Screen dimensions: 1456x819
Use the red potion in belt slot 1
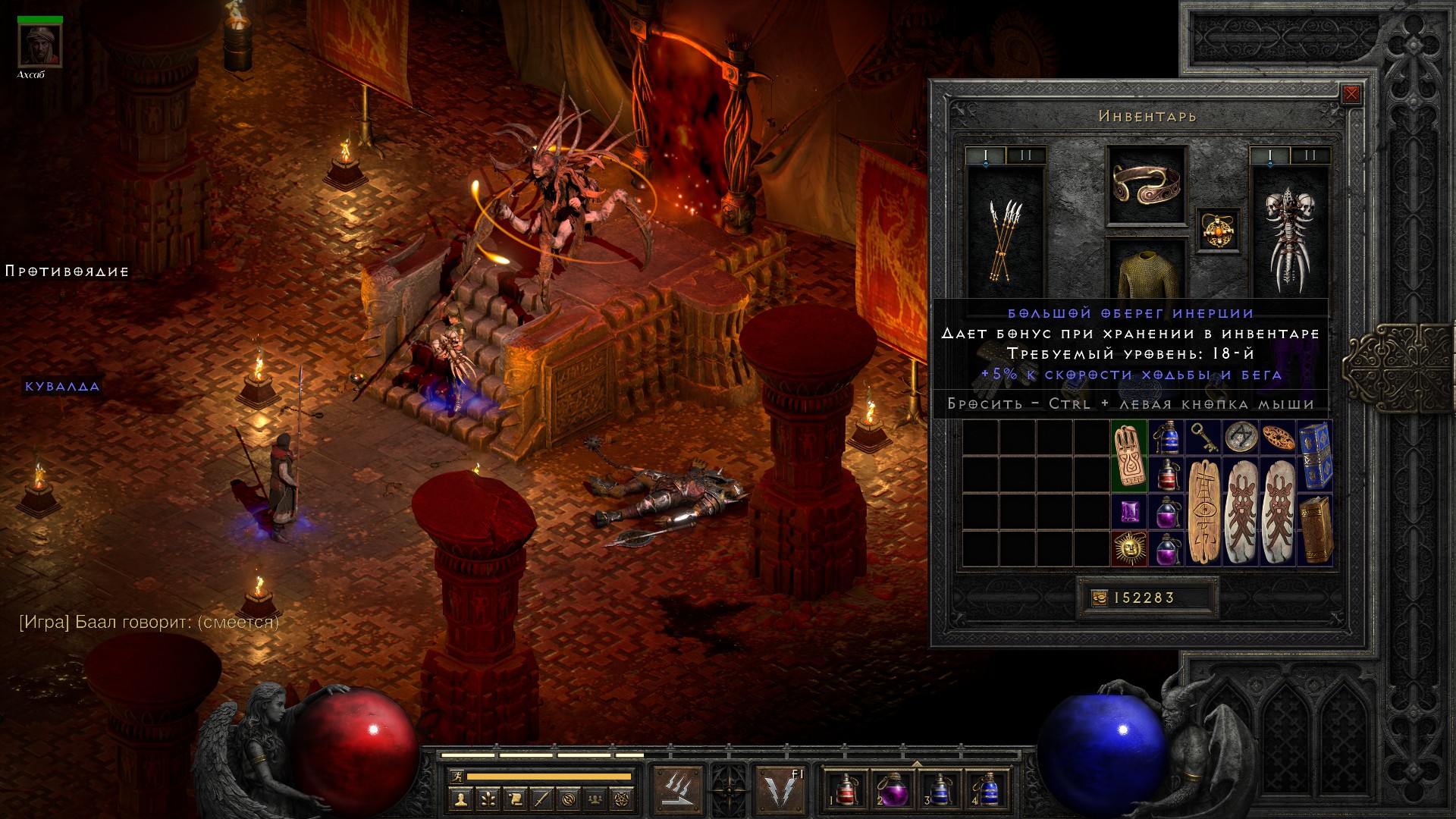pos(845,790)
